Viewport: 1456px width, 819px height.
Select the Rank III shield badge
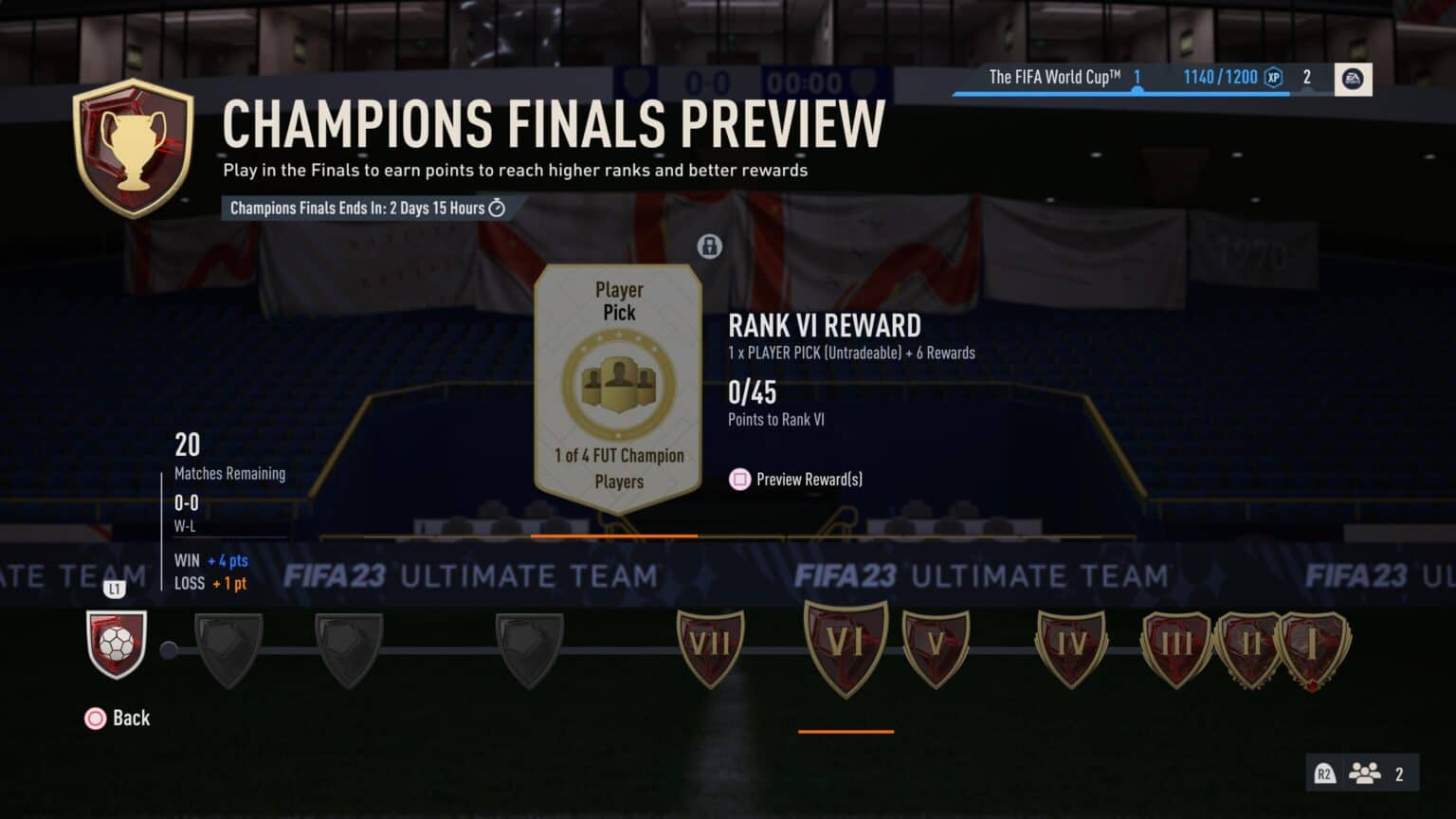pos(1176,646)
